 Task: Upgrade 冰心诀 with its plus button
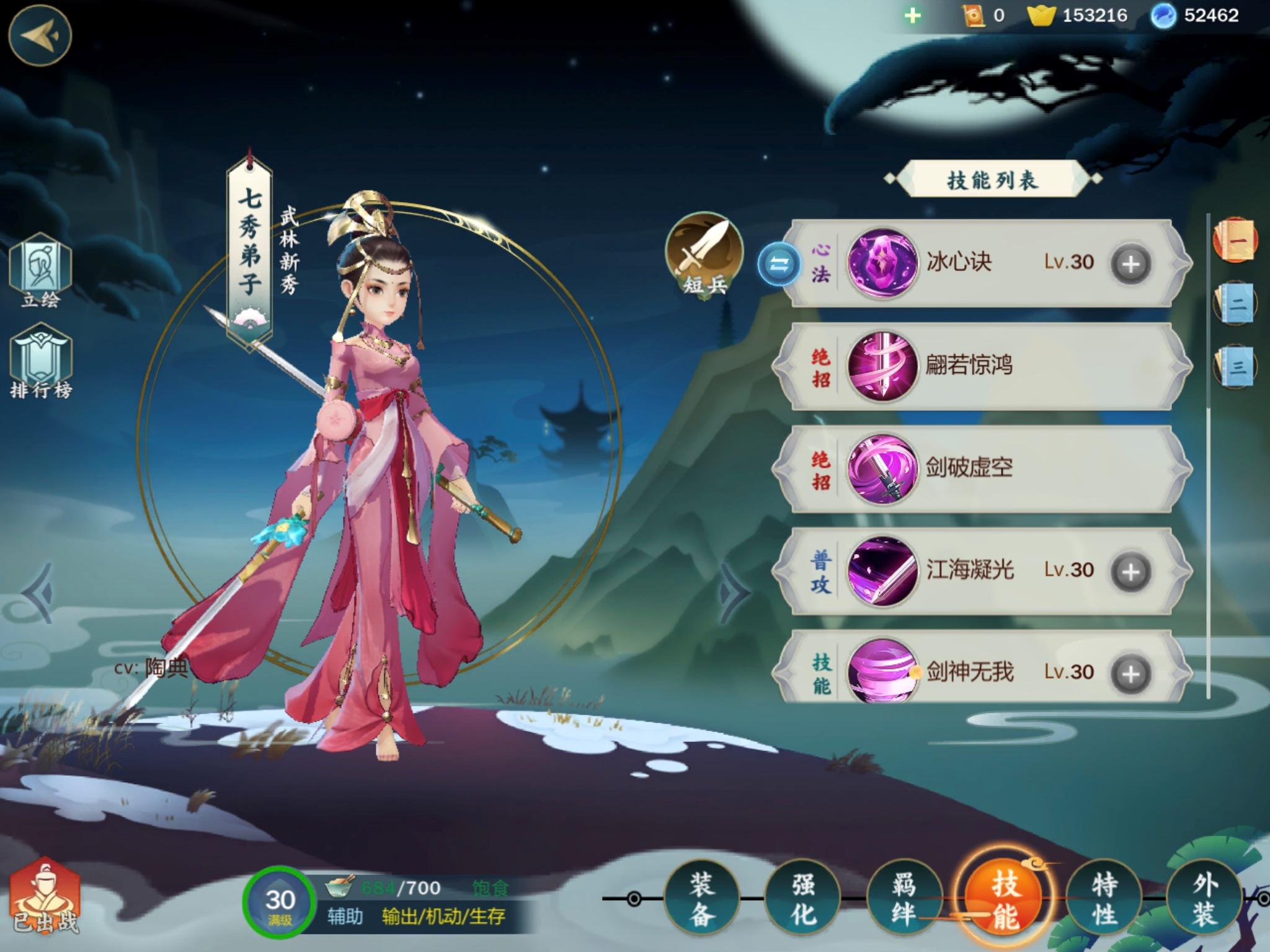tap(1130, 264)
